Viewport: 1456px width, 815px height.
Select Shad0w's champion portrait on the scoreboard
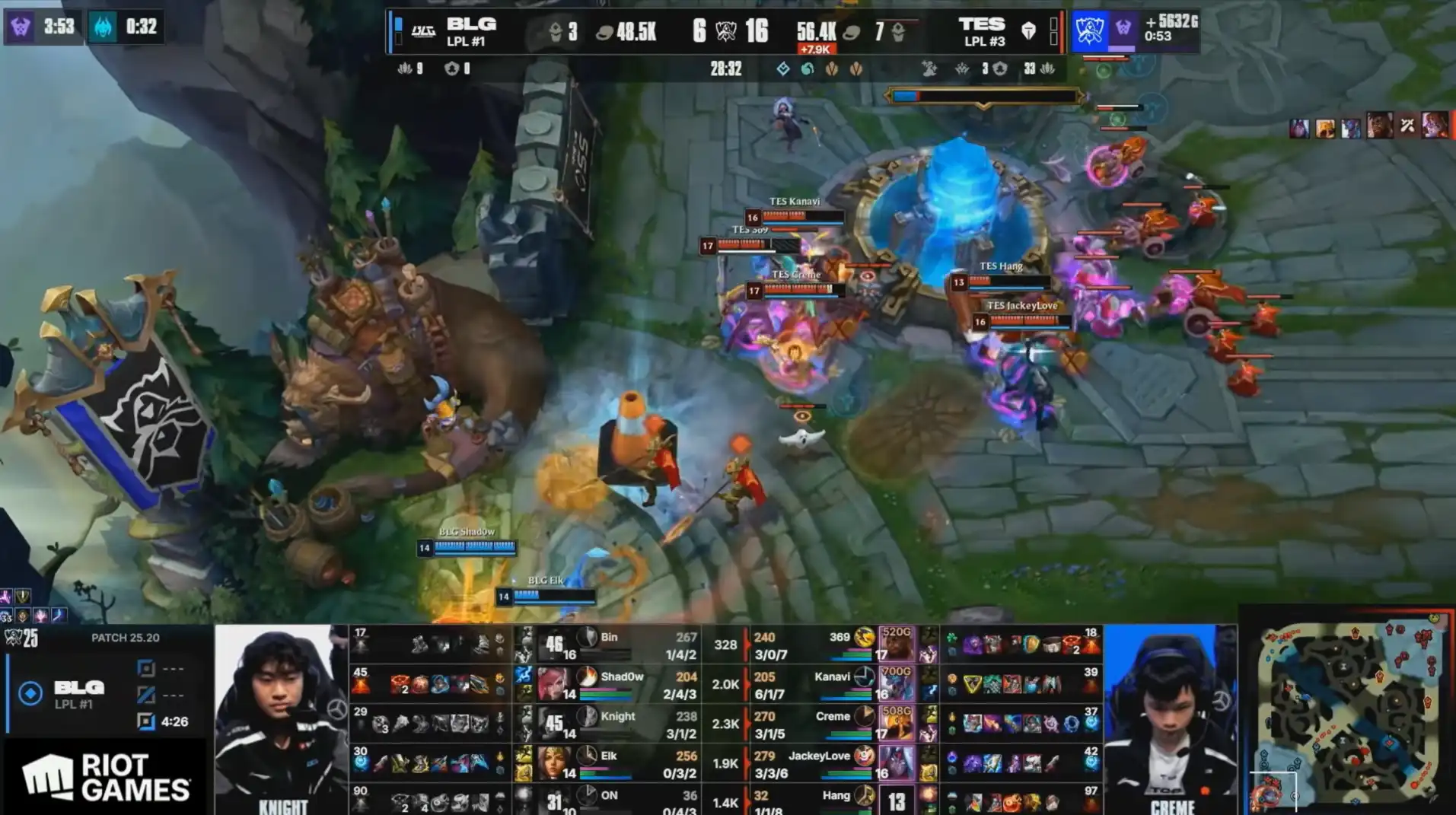(554, 683)
